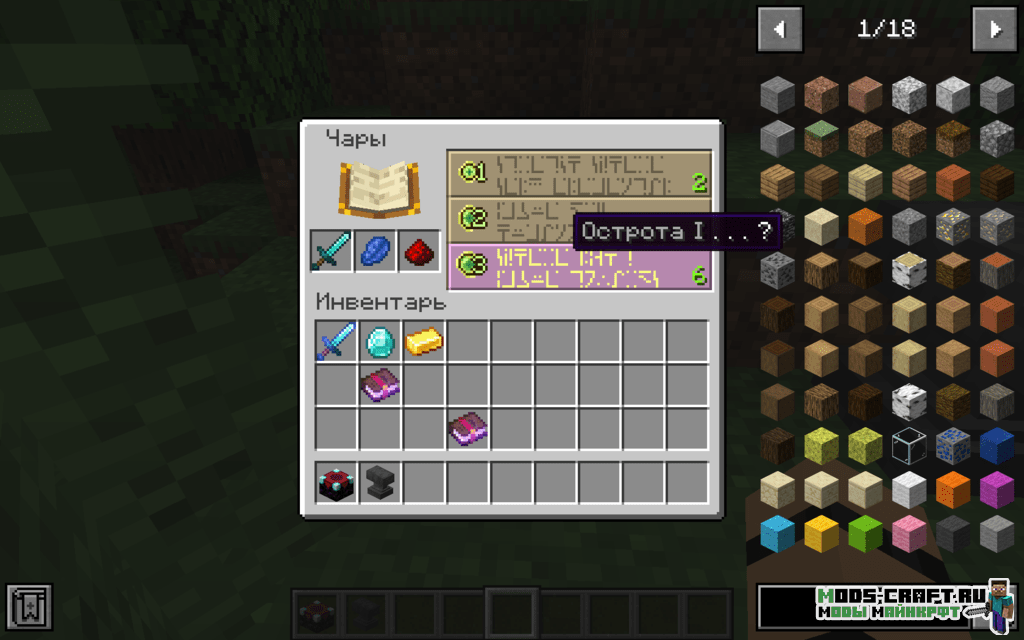This screenshot has width=1024, height=640.
Task: Choose the first enchantment option costing 2
Action: click(579, 173)
